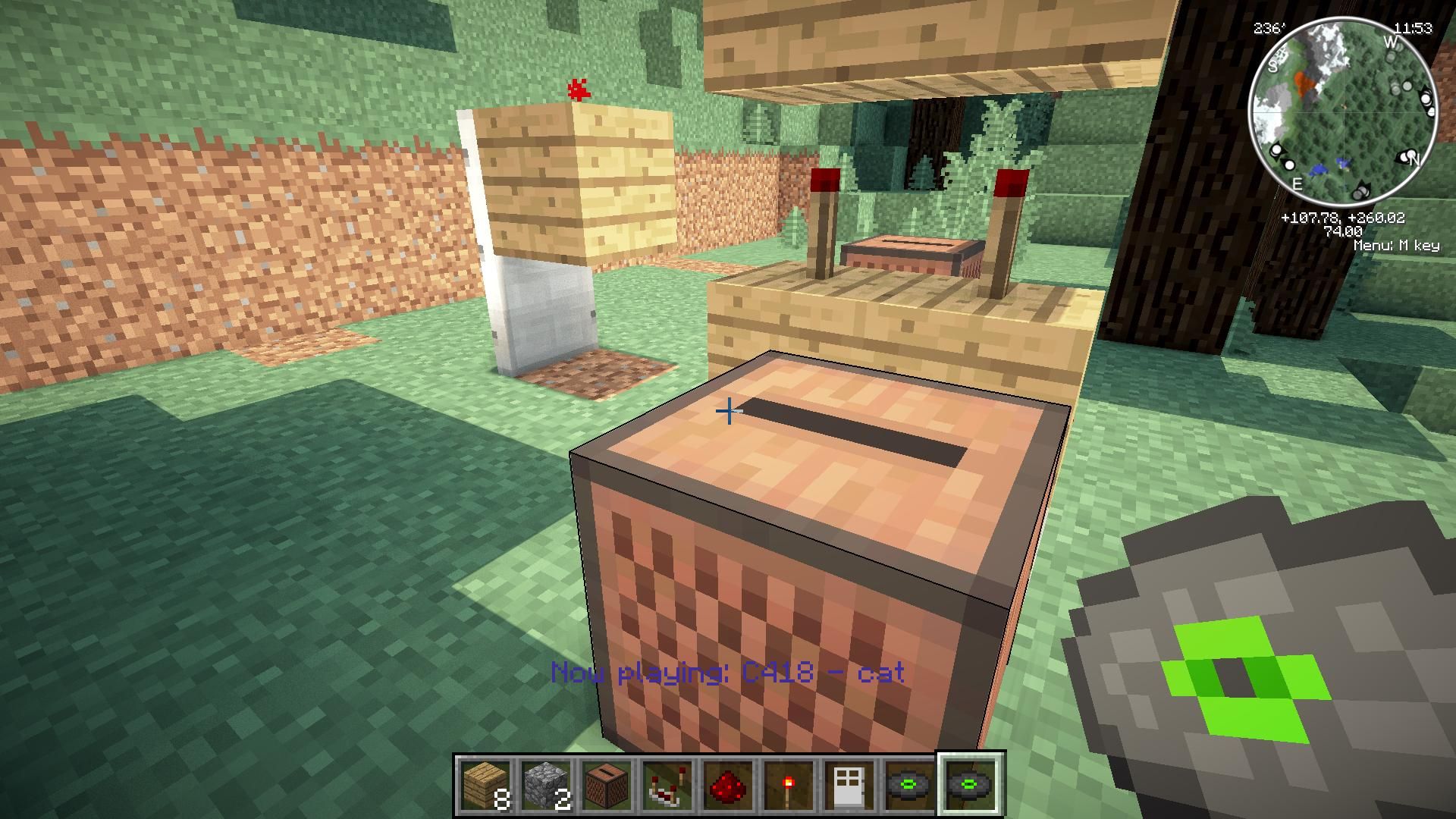Select the cobblestone stack in the hotbar
1456x819 pixels.
546,786
